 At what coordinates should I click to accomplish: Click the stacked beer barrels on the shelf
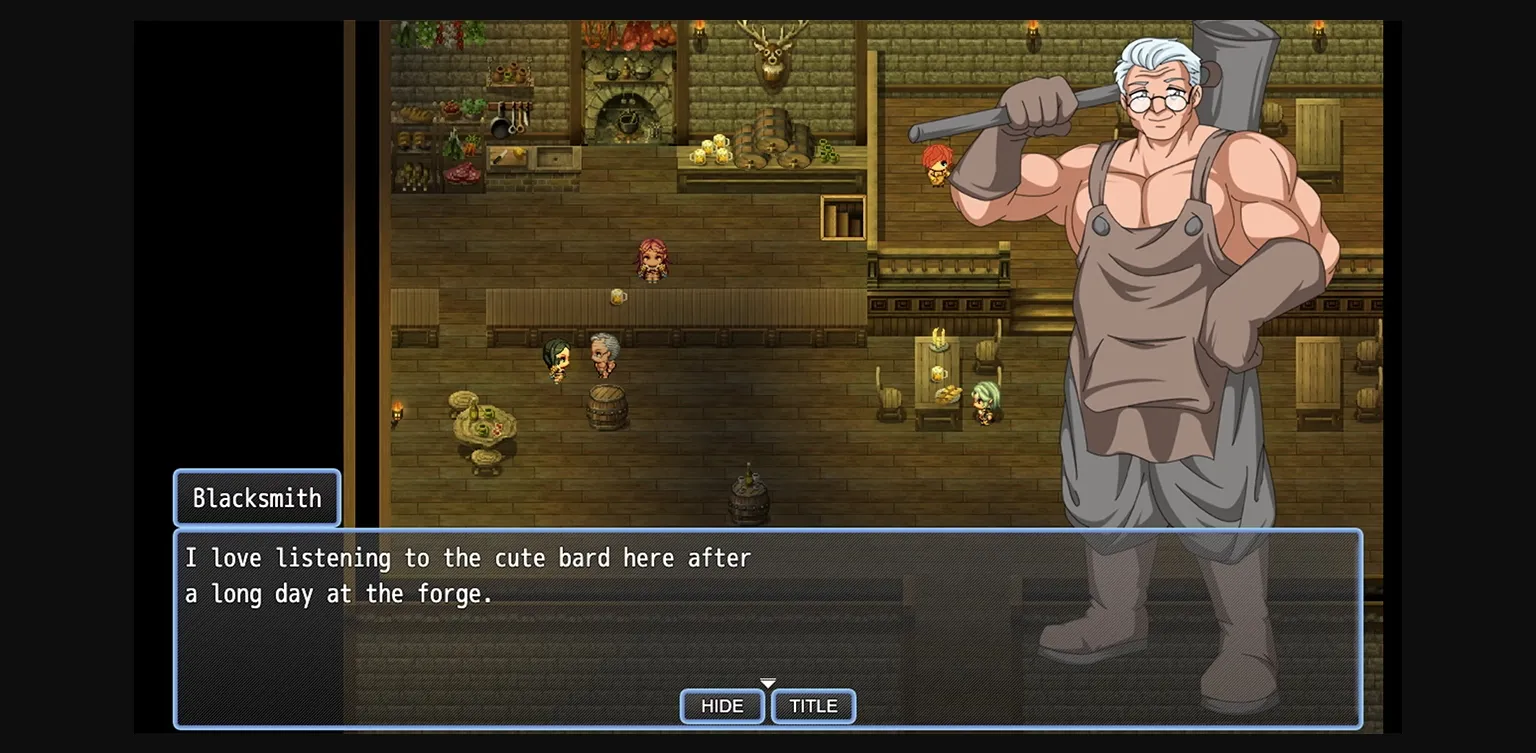coord(776,140)
